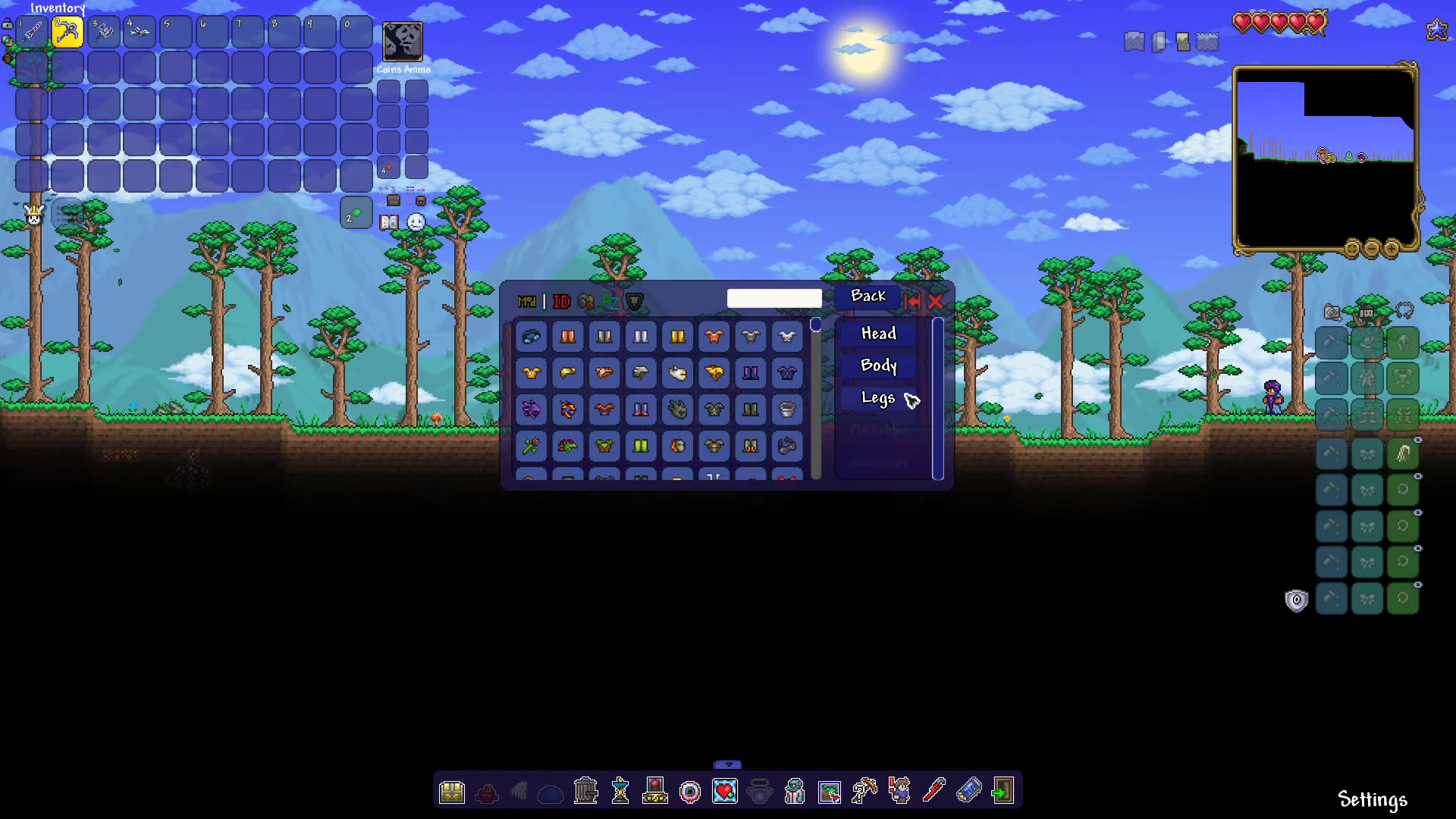Select the pickaxe mining tool icon
This screenshot has height=819, width=1456.
tap(864, 791)
